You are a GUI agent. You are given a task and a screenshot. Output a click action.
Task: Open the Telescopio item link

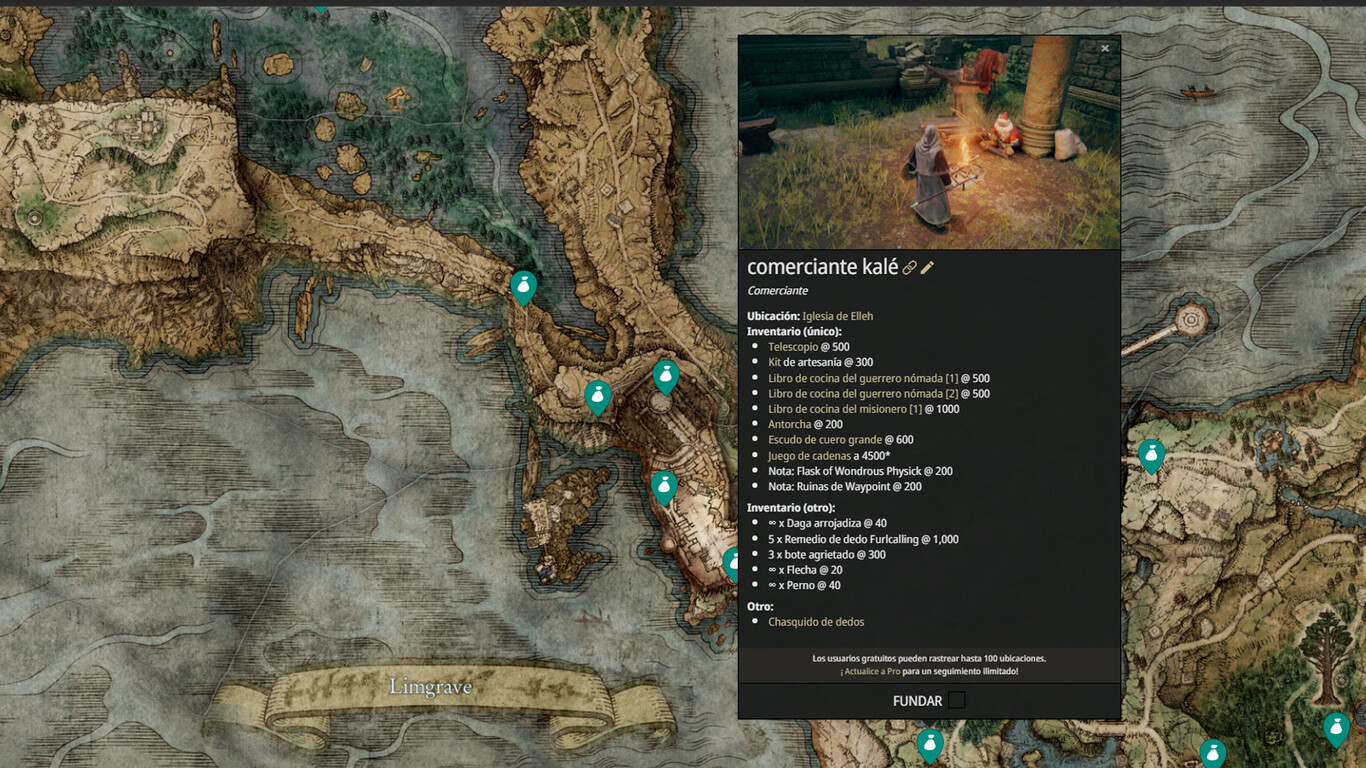coord(792,347)
